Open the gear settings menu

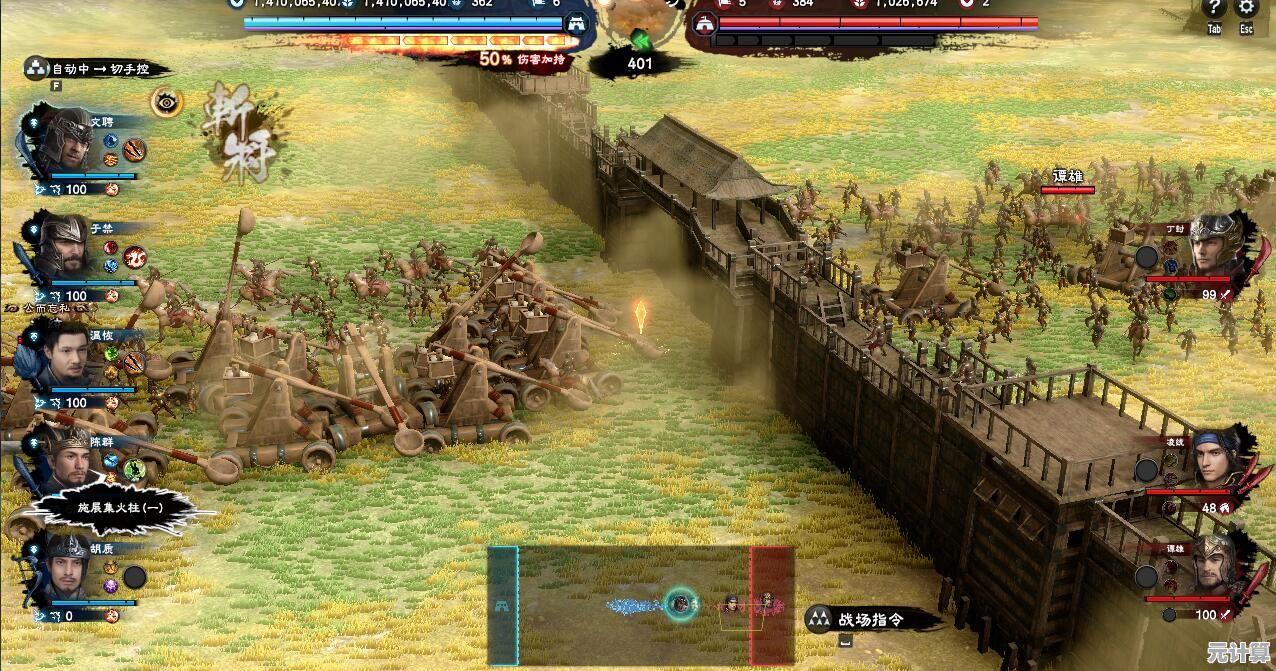[1246, 9]
